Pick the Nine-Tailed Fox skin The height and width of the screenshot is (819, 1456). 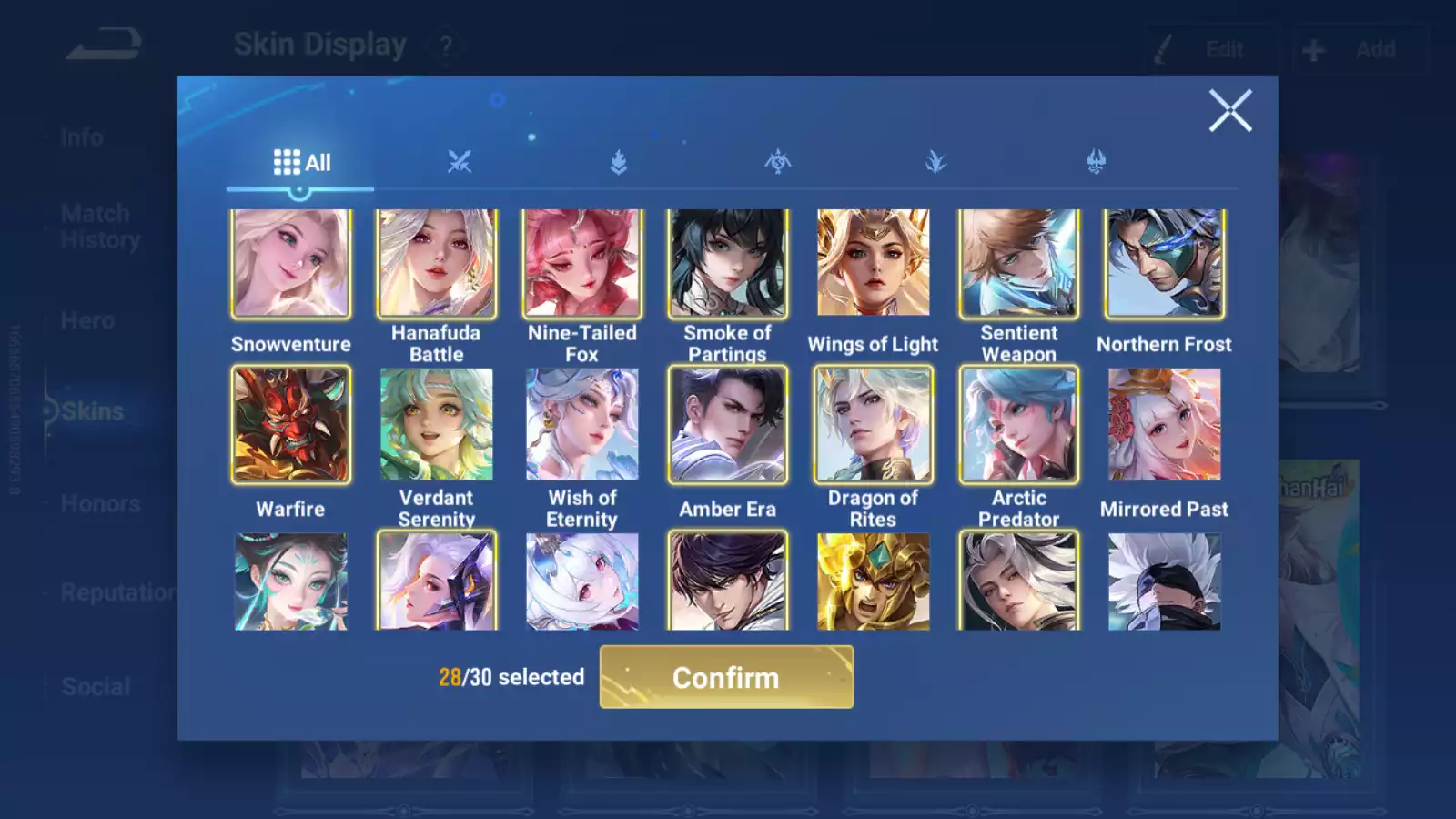582,264
